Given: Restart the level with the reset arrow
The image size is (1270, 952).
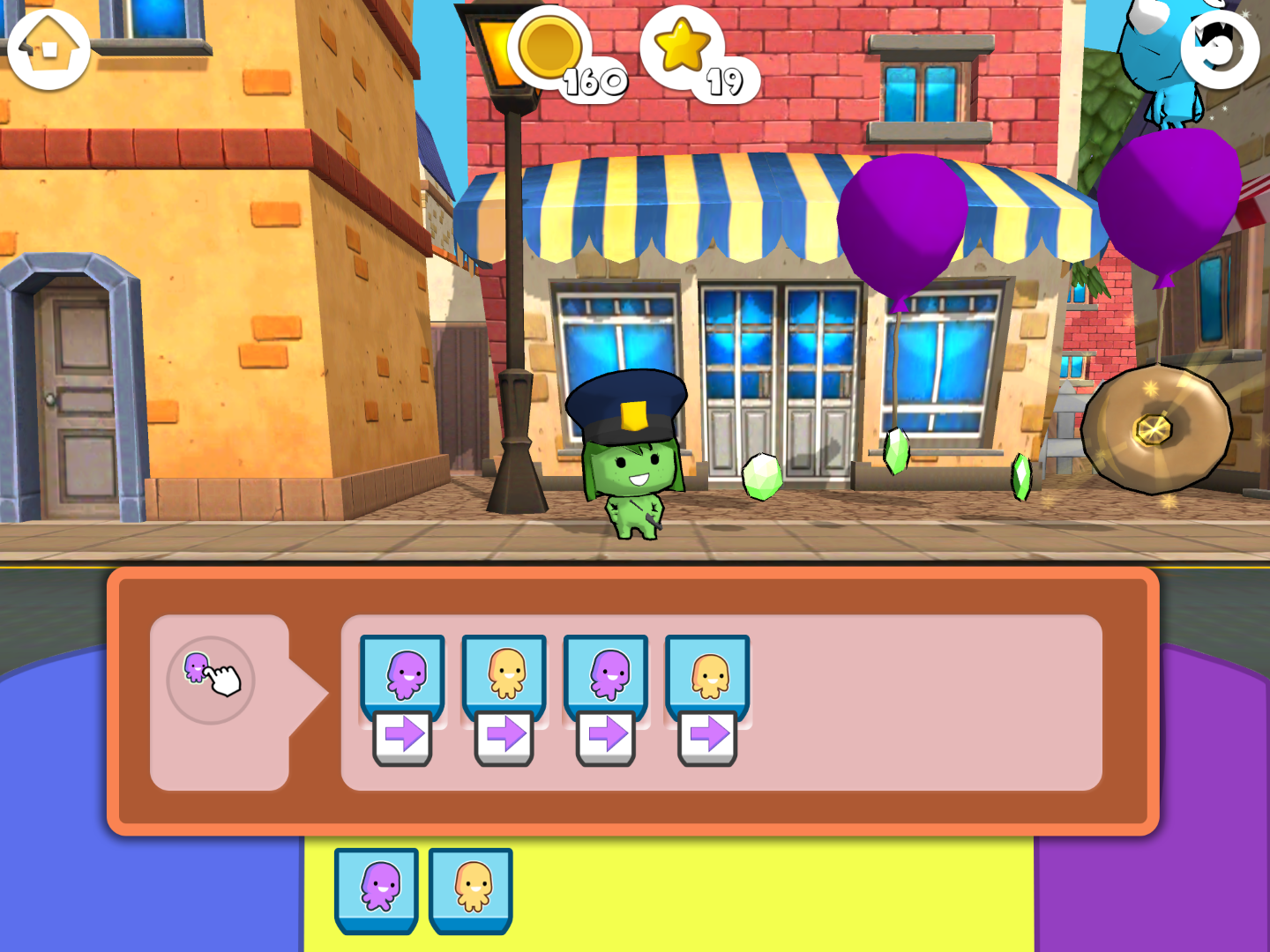Looking at the screenshot, I should click(x=1220, y=50).
